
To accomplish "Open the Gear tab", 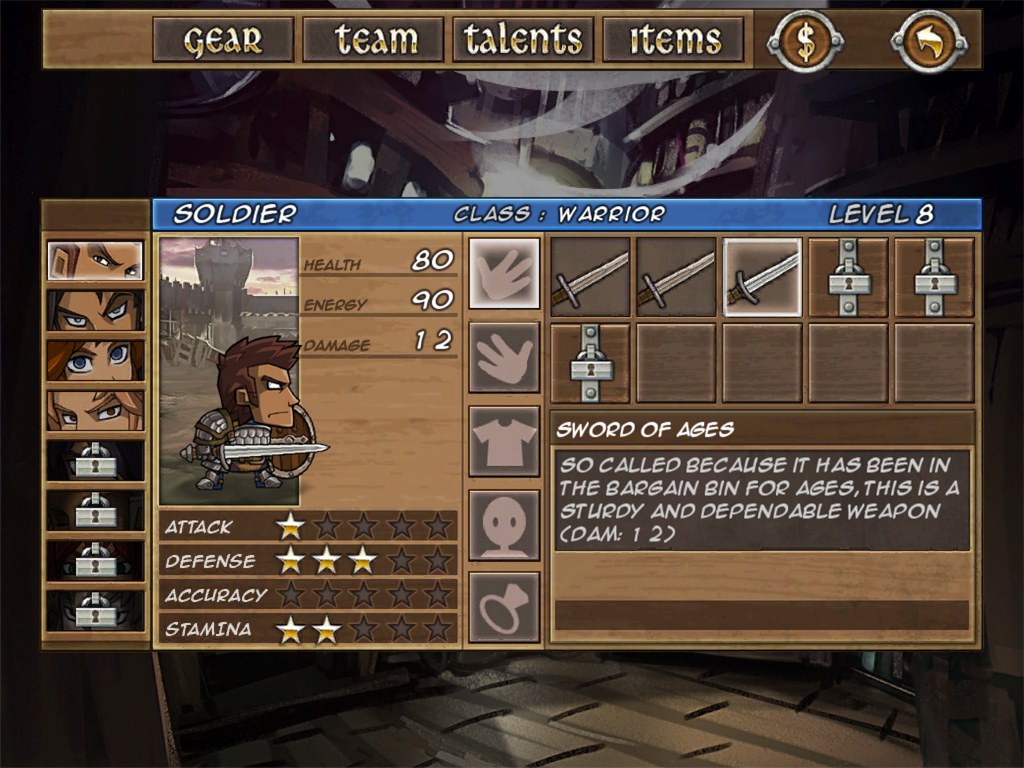I will coord(223,40).
